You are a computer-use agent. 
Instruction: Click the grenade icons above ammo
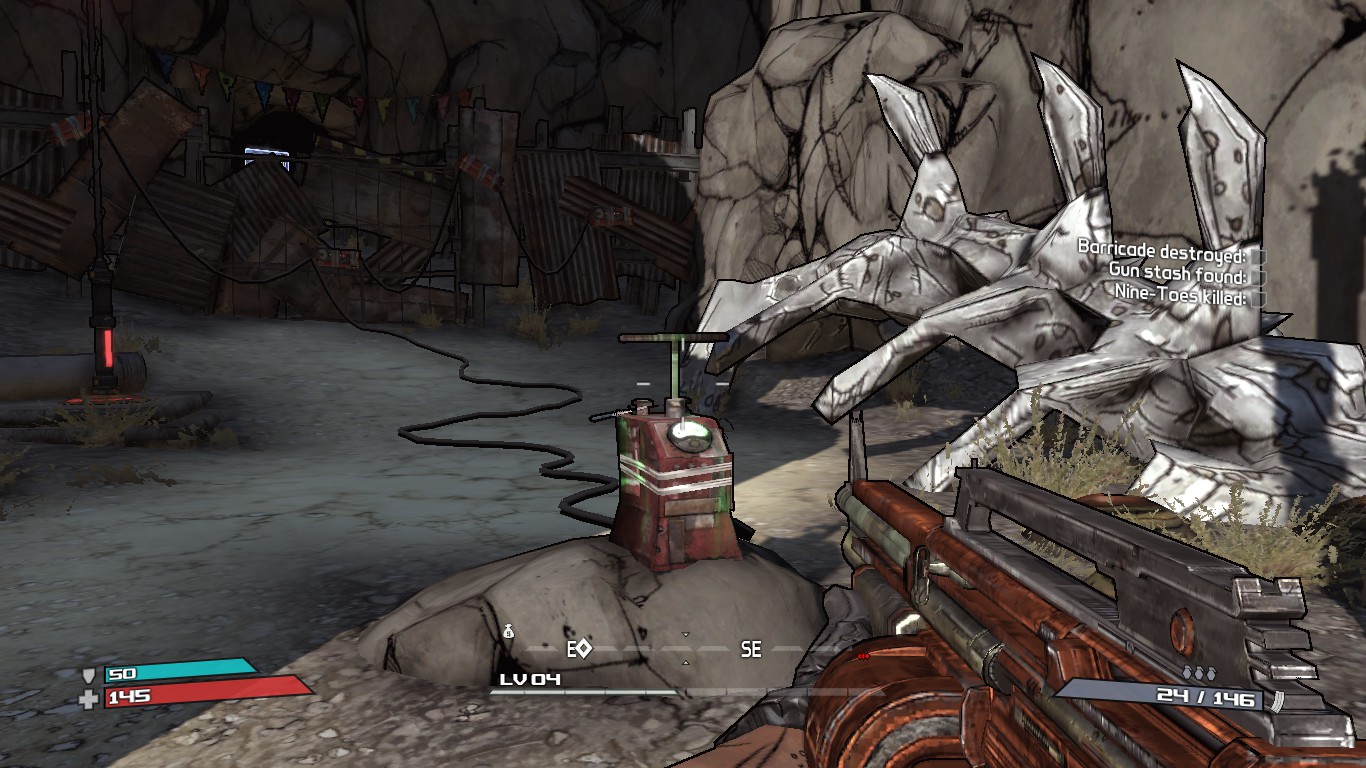click(1198, 674)
